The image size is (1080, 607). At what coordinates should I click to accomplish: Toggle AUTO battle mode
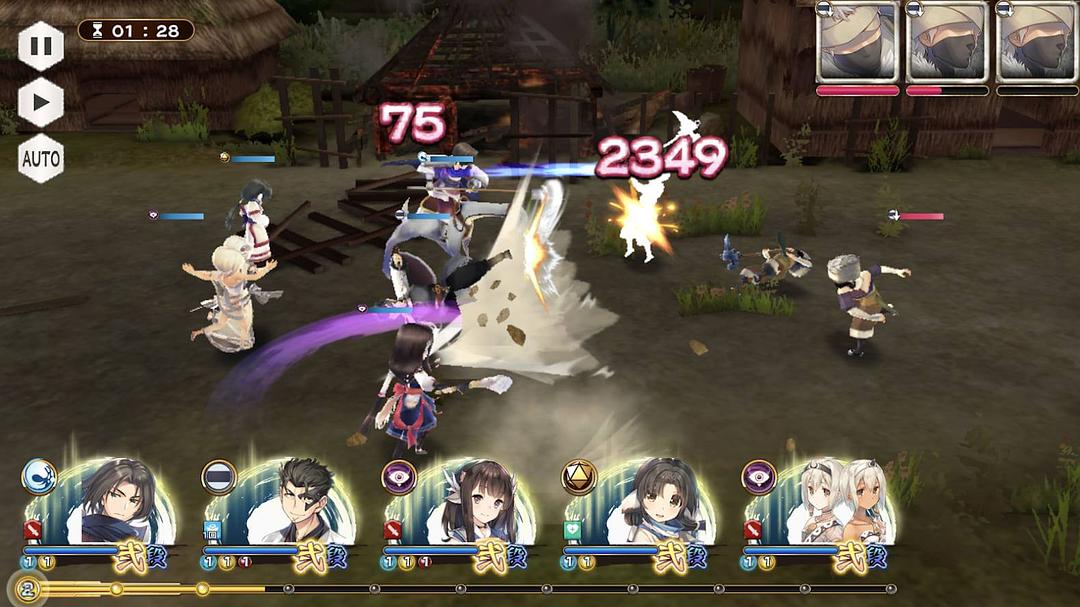pyautogui.click(x=41, y=158)
